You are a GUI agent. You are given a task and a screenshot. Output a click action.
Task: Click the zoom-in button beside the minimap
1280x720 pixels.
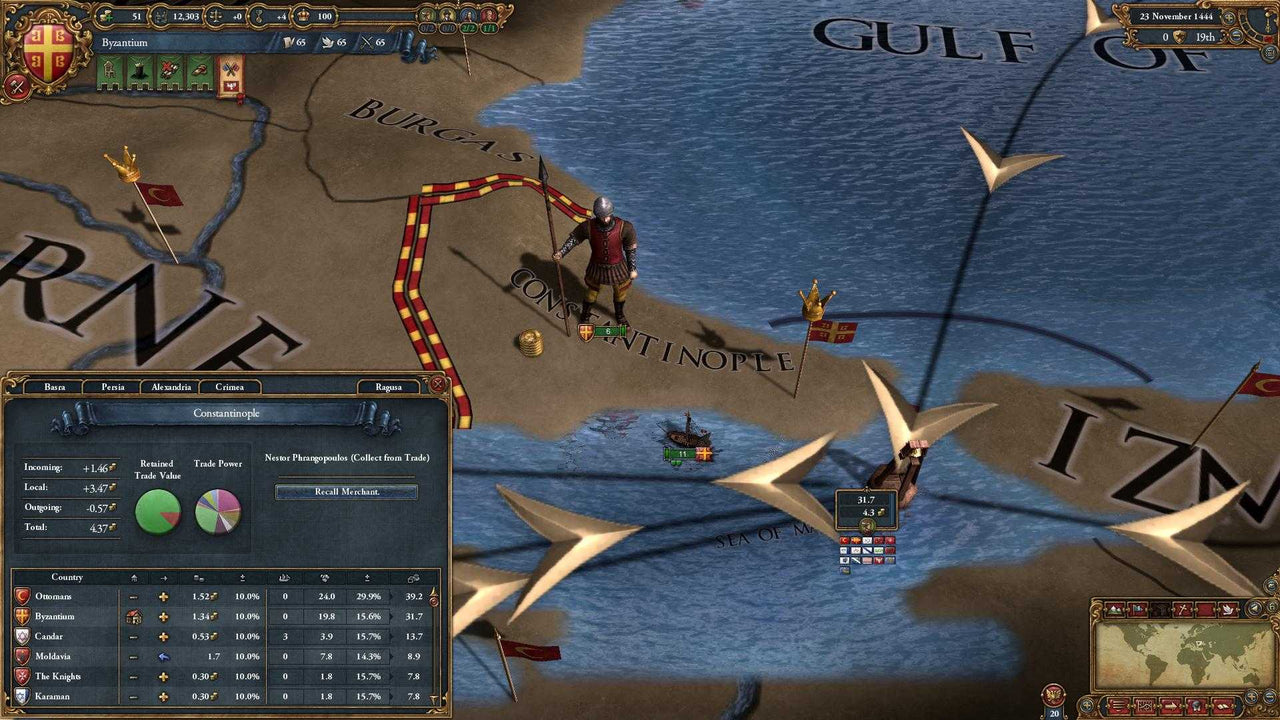1252,696
